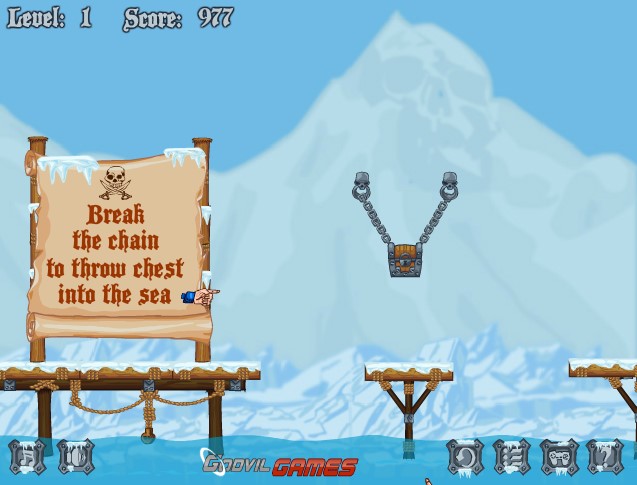Screen dimensions: 637x485
Task: Toggle the sound speaker button
Action: click(x=75, y=457)
